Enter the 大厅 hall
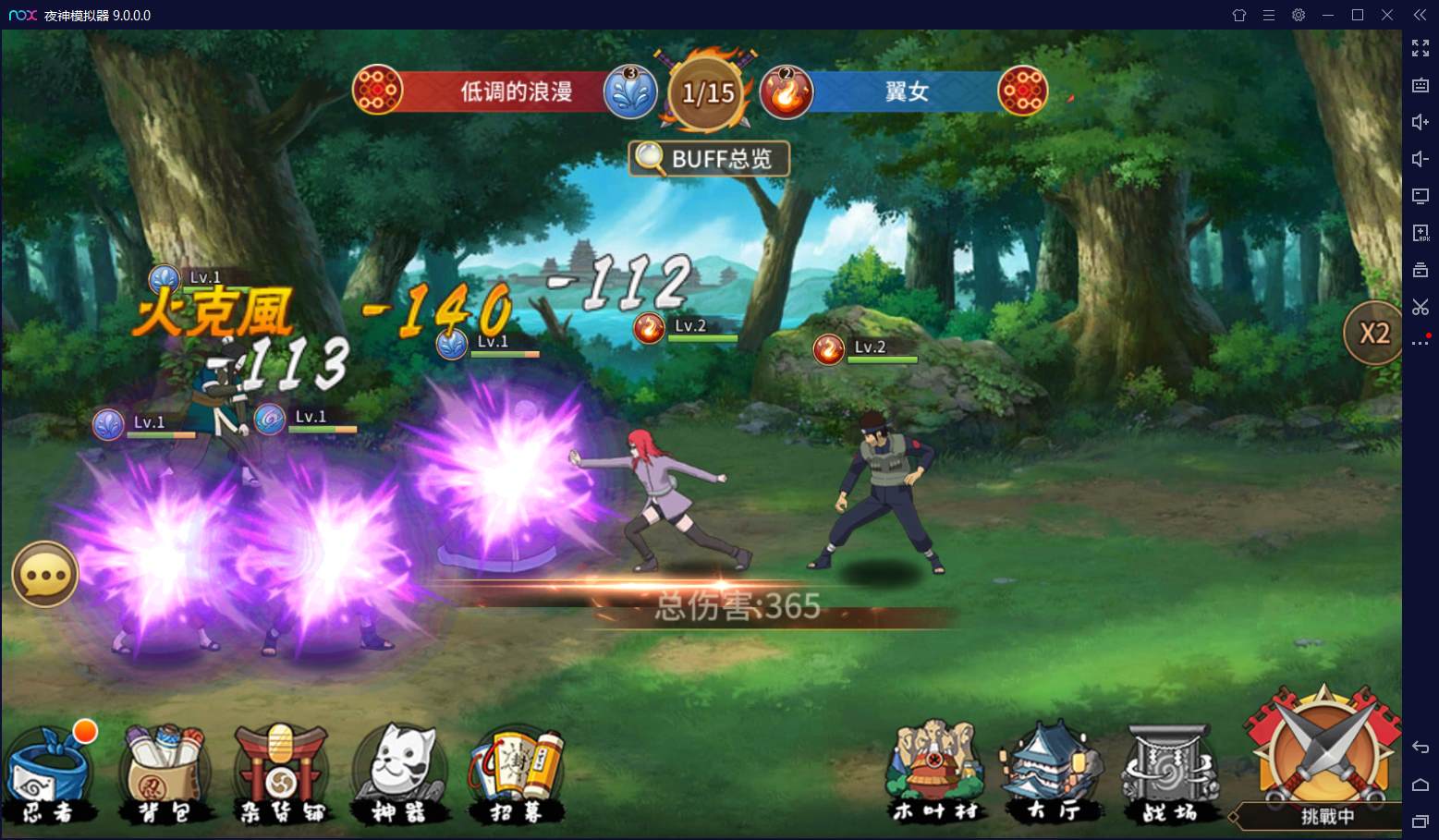This screenshot has width=1439, height=840. click(x=1053, y=773)
